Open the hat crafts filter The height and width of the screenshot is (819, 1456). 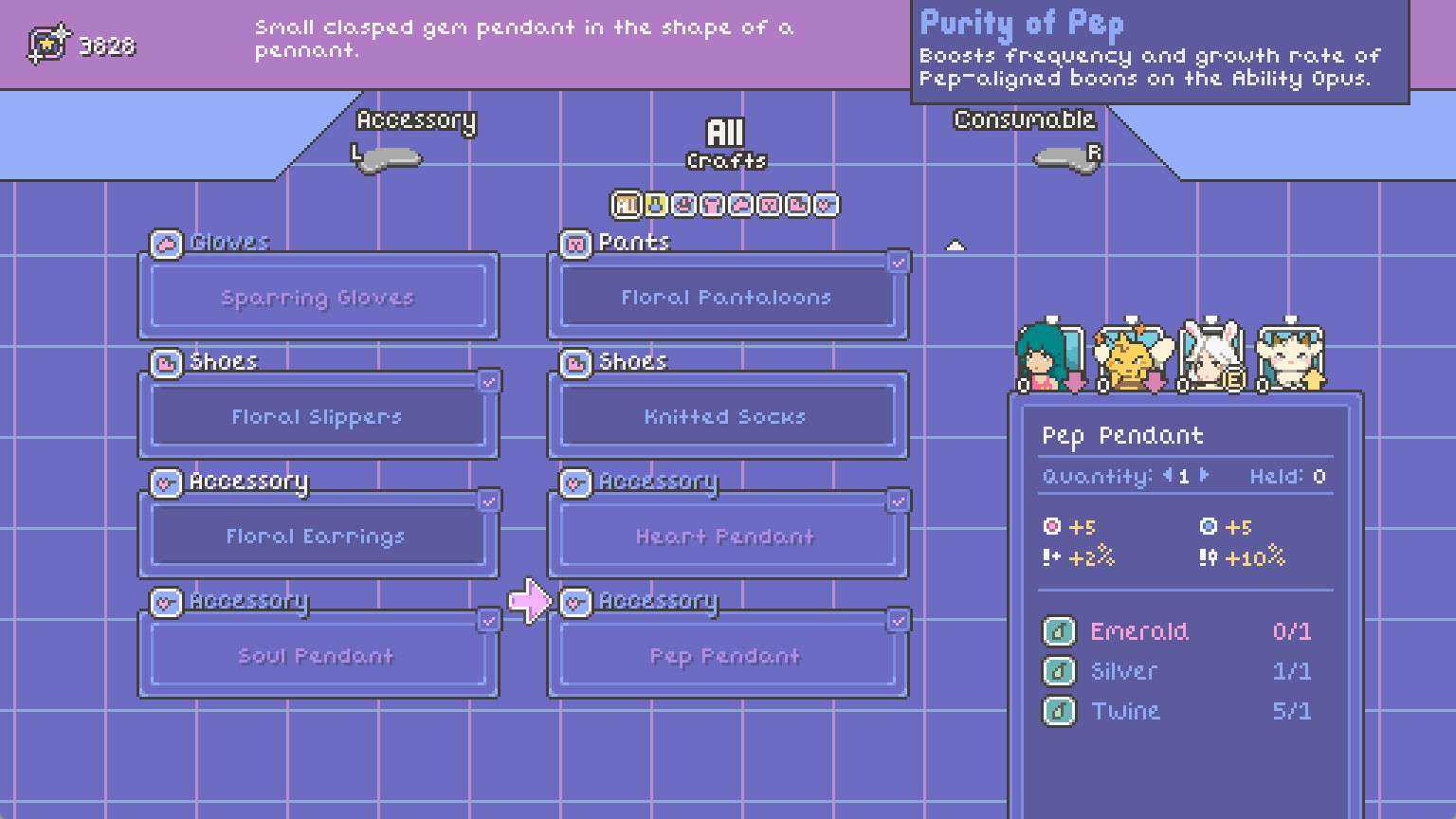(683, 205)
